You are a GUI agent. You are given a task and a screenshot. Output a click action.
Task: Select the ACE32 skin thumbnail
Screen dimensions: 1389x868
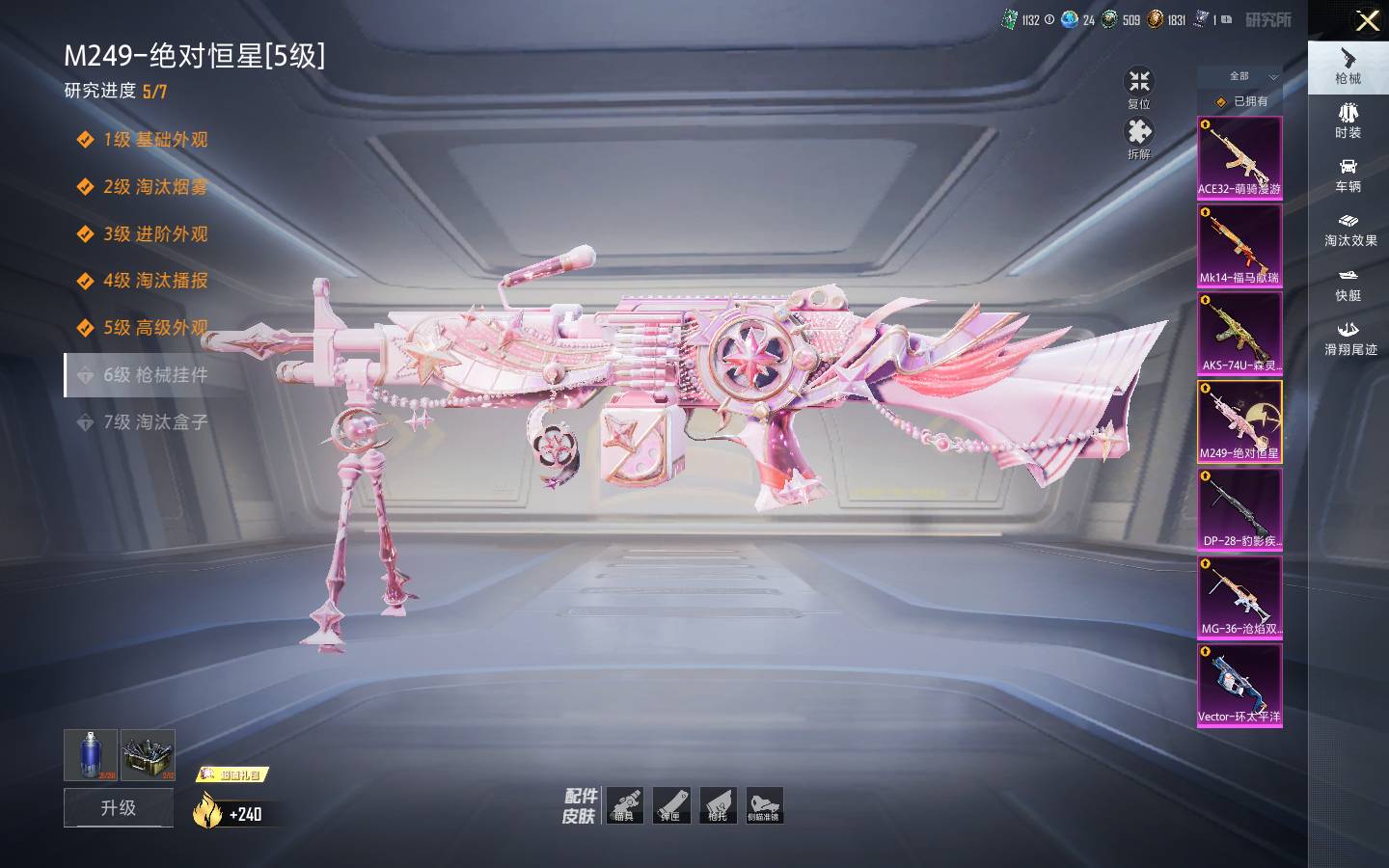tap(1239, 158)
